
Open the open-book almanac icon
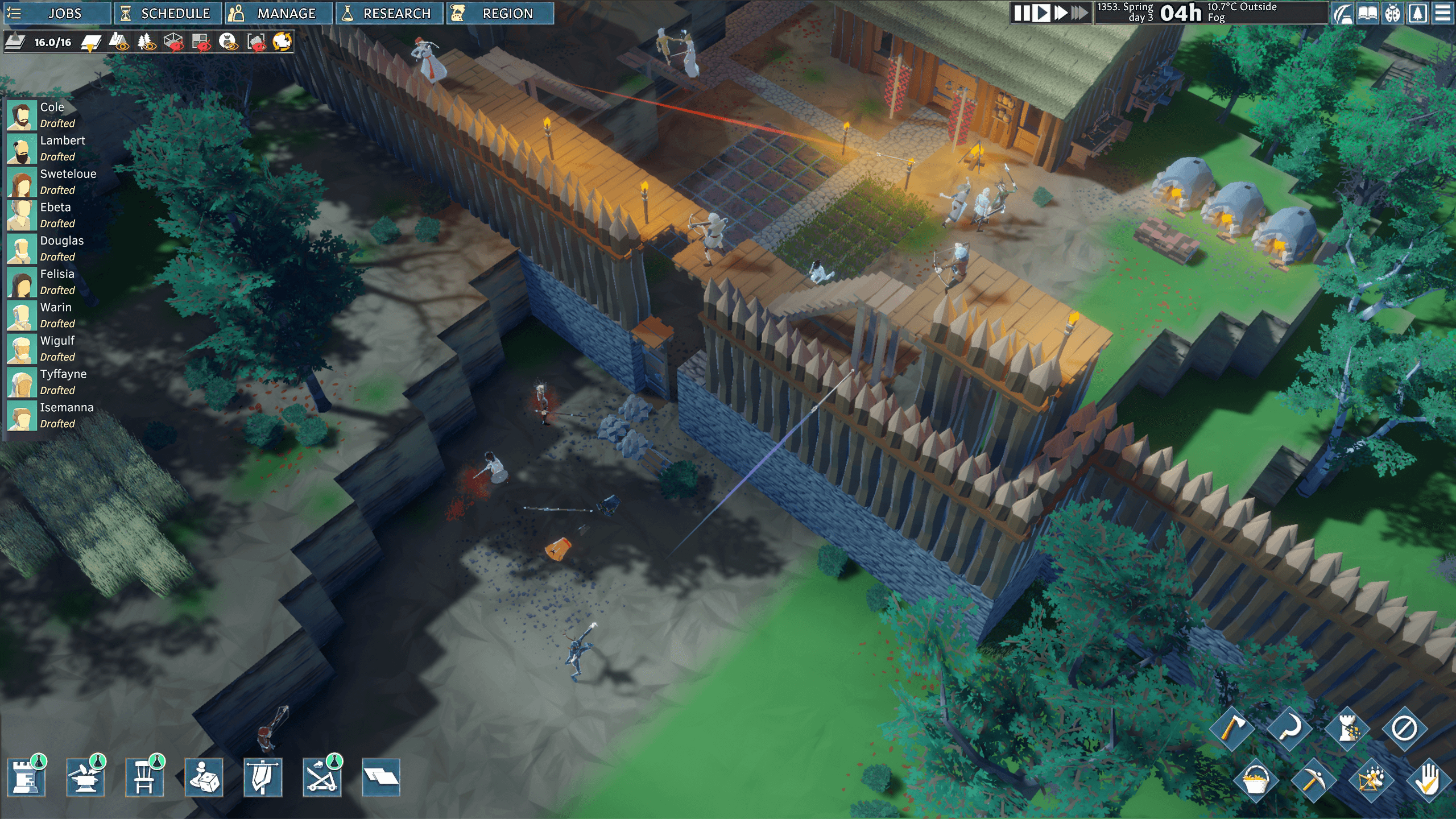point(1367,13)
